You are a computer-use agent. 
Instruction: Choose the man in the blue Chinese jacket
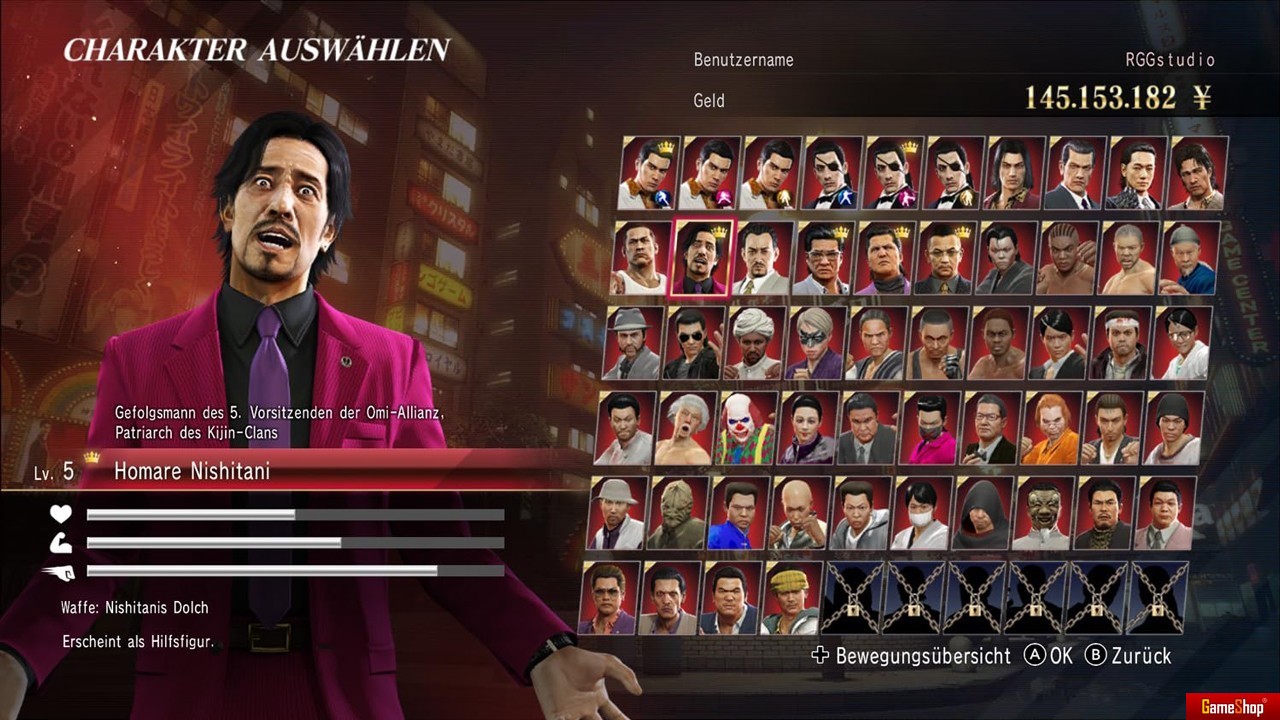click(x=738, y=513)
